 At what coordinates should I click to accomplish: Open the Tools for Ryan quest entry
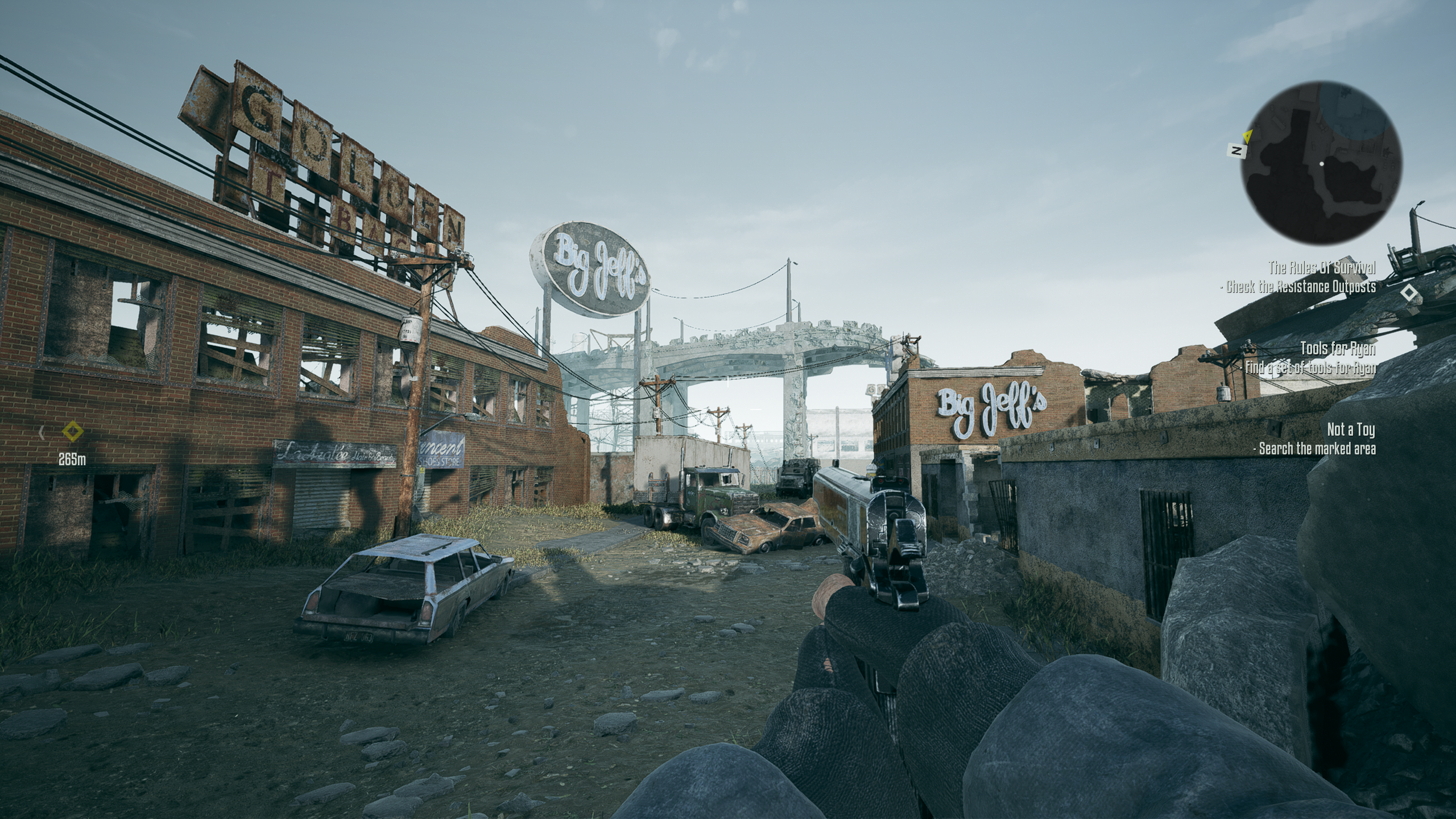(1338, 348)
